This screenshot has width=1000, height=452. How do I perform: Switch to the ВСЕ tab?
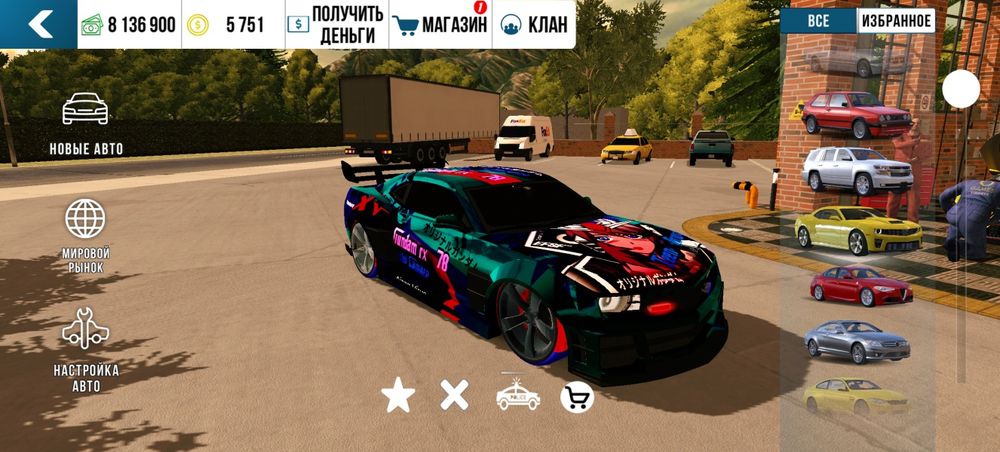pos(818,21)
